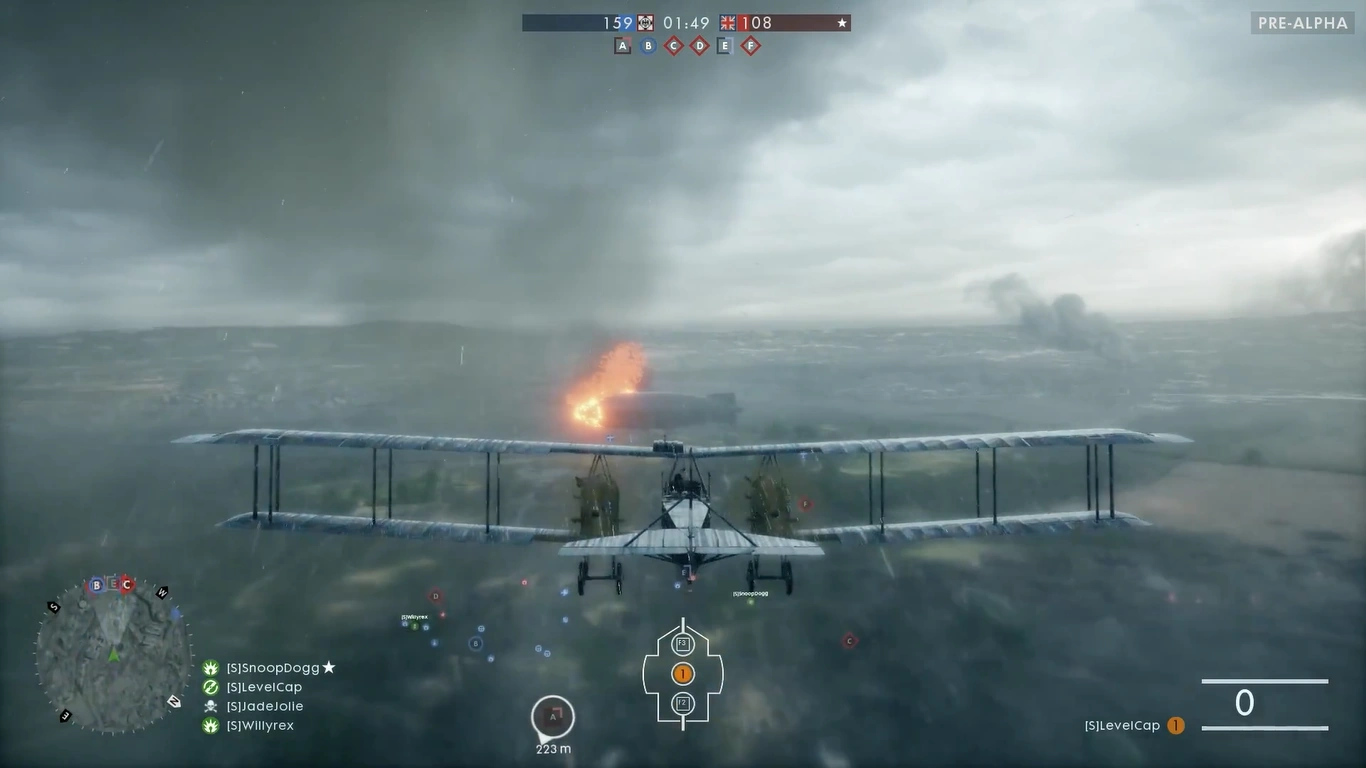
Task: Select the skull icon next to JadeJolie
Action: tap(209, 706)
